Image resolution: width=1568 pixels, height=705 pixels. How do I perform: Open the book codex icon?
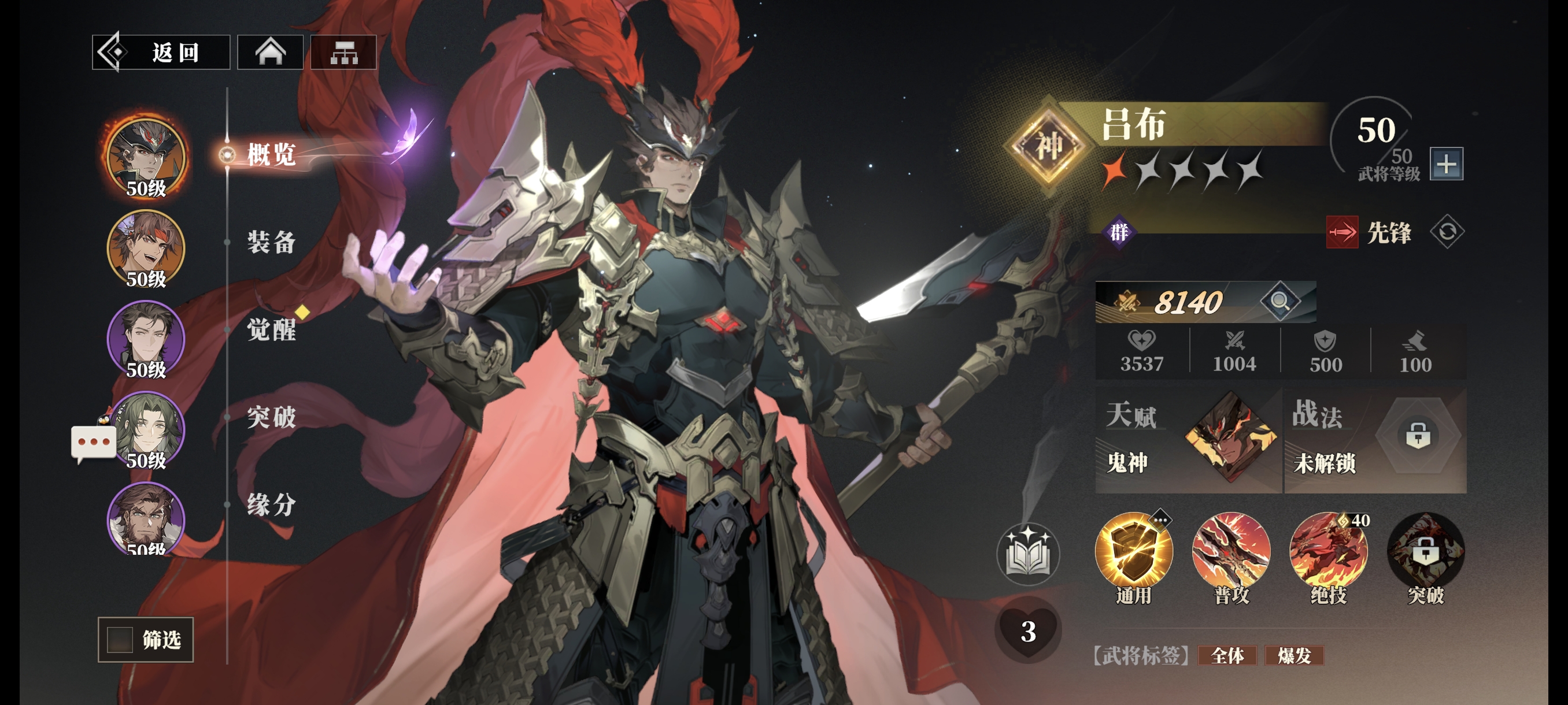pos(1028,554)
